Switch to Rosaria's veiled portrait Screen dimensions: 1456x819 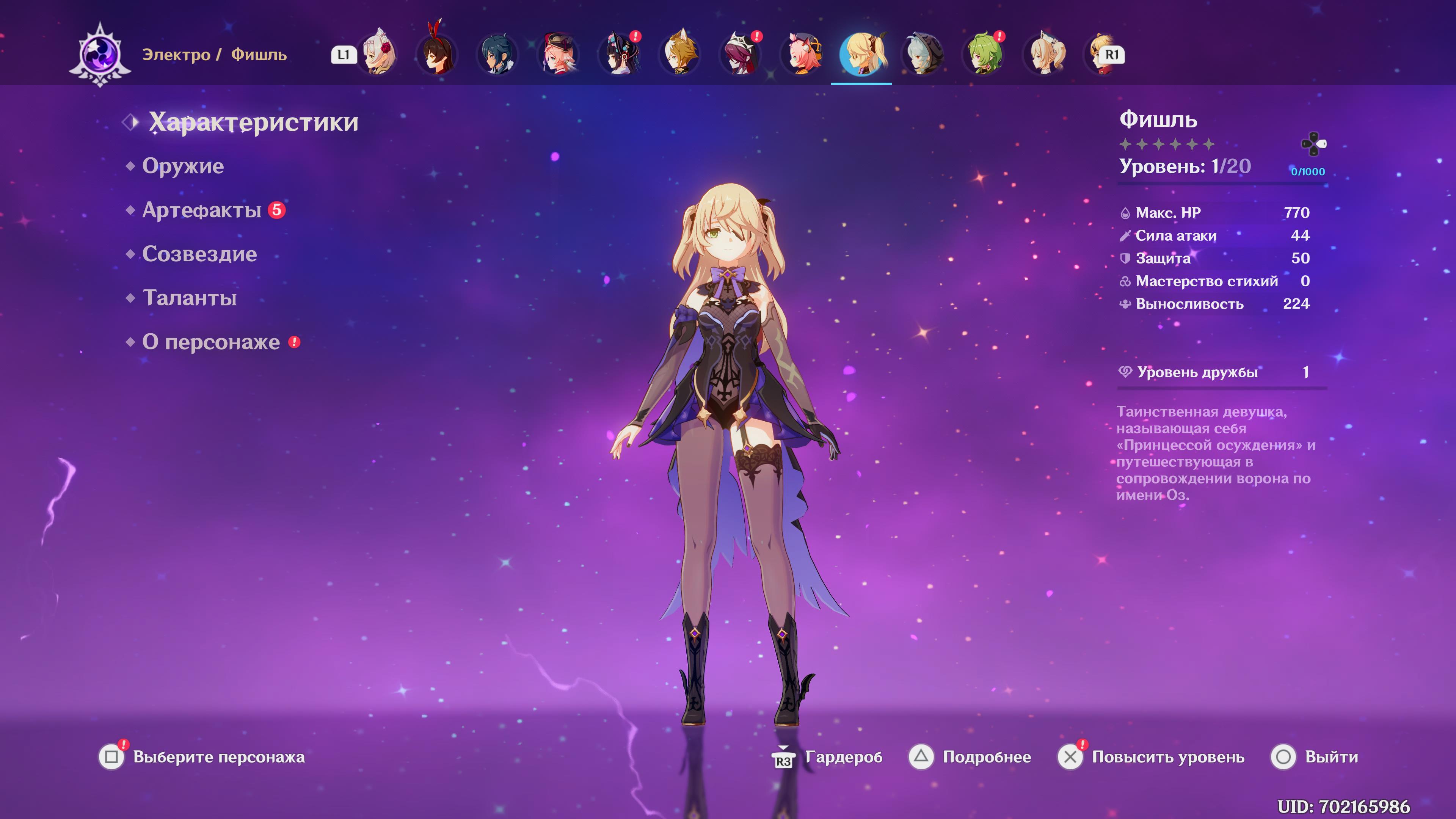point(741,55)
